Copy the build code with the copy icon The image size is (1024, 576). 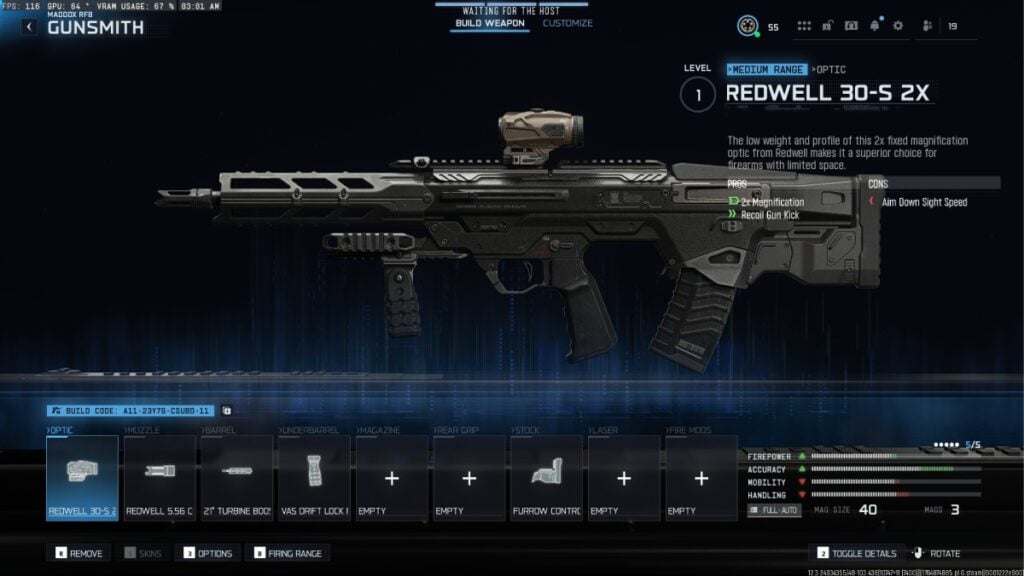point(226,410)
